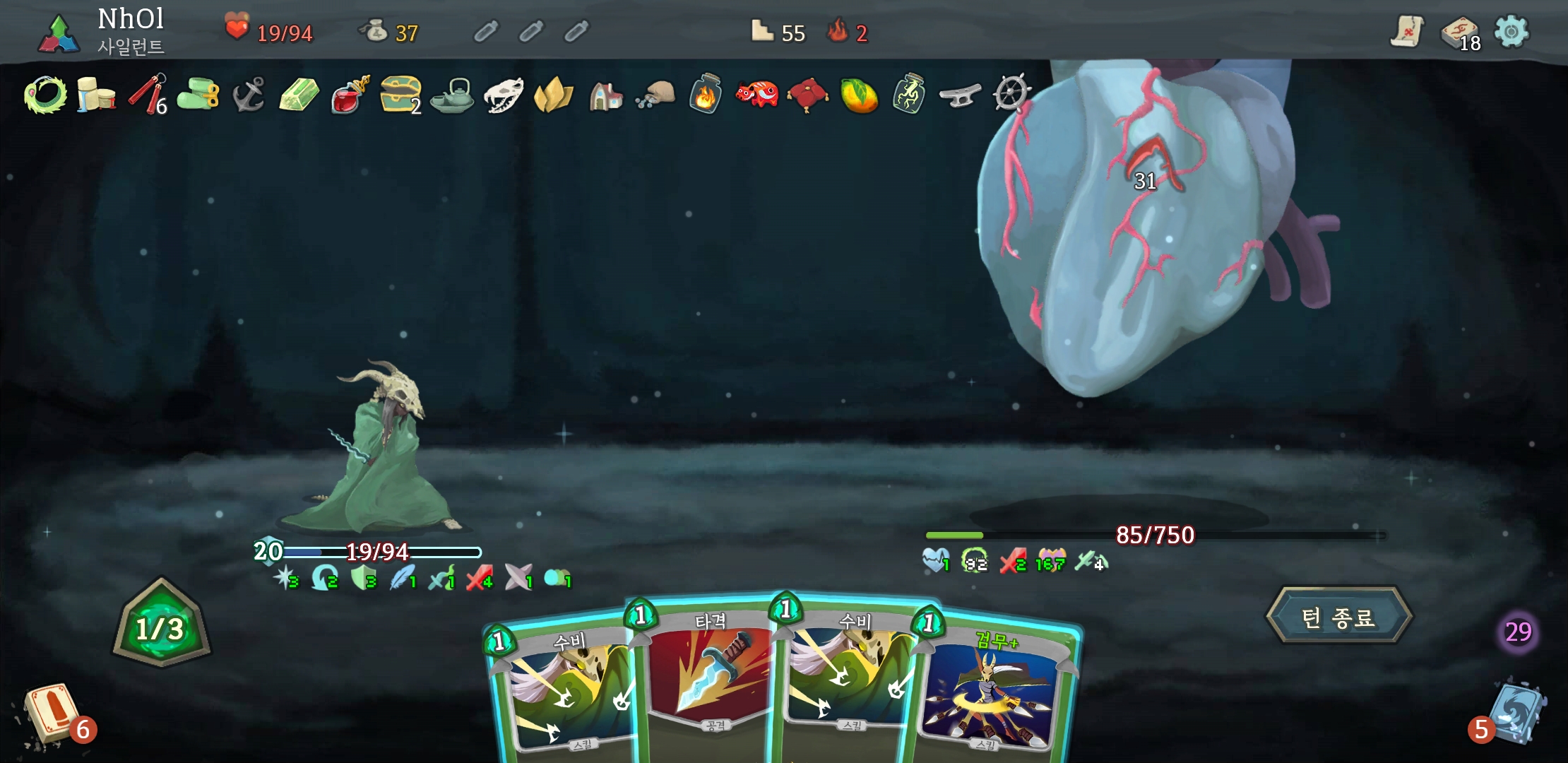Open settings with the gear icon
The width and height of the screenshot is (1568, 763).
click(x=1511, y=32)
